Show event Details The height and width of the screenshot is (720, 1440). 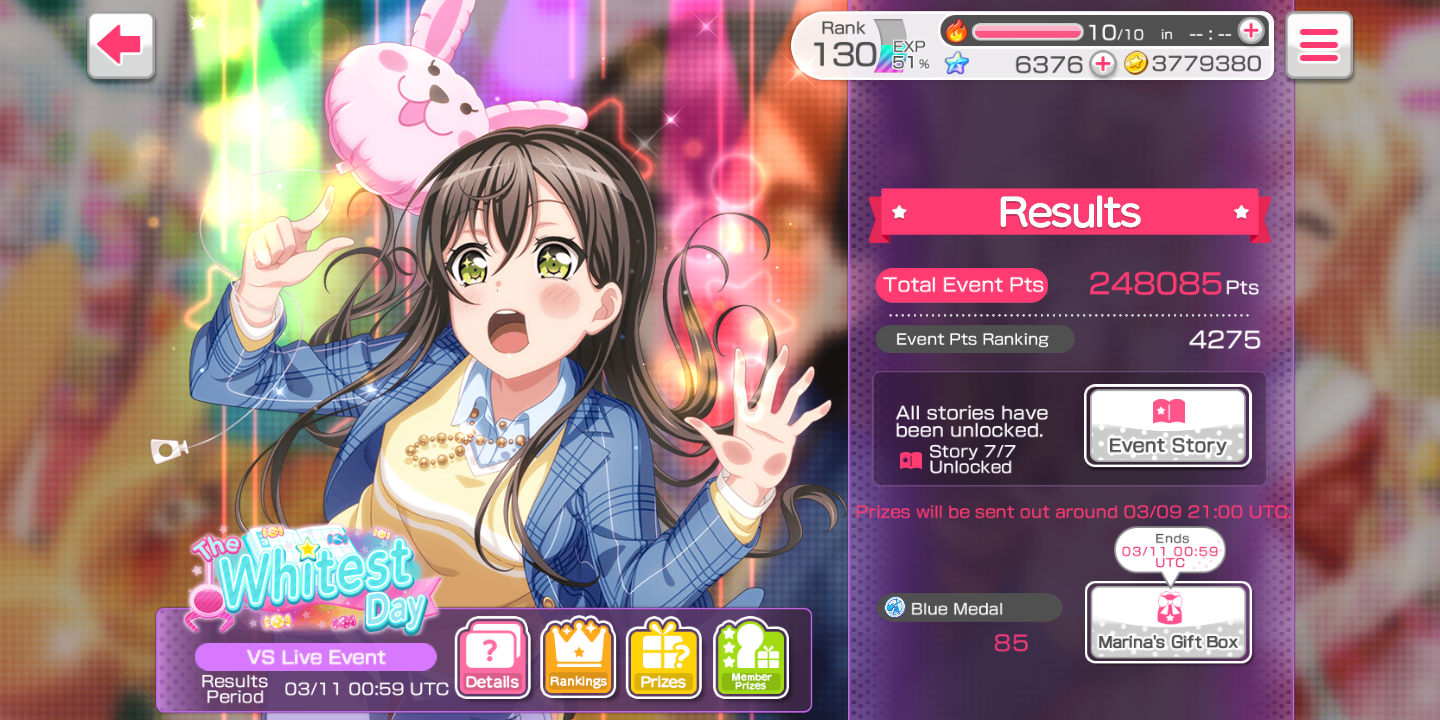coord(492,659)
